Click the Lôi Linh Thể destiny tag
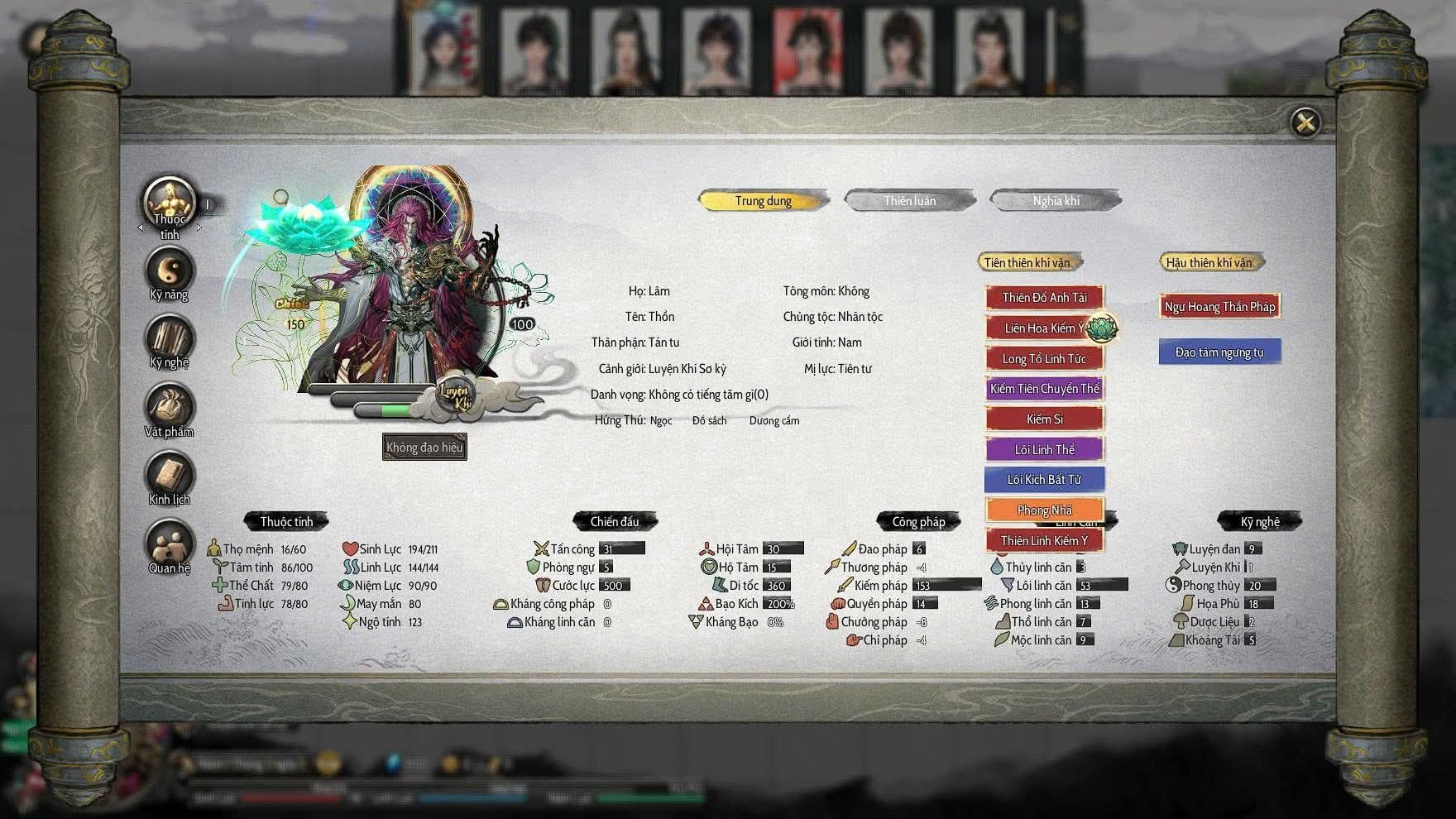This screenshot has width=1456, height=819. coord(1044,450)
